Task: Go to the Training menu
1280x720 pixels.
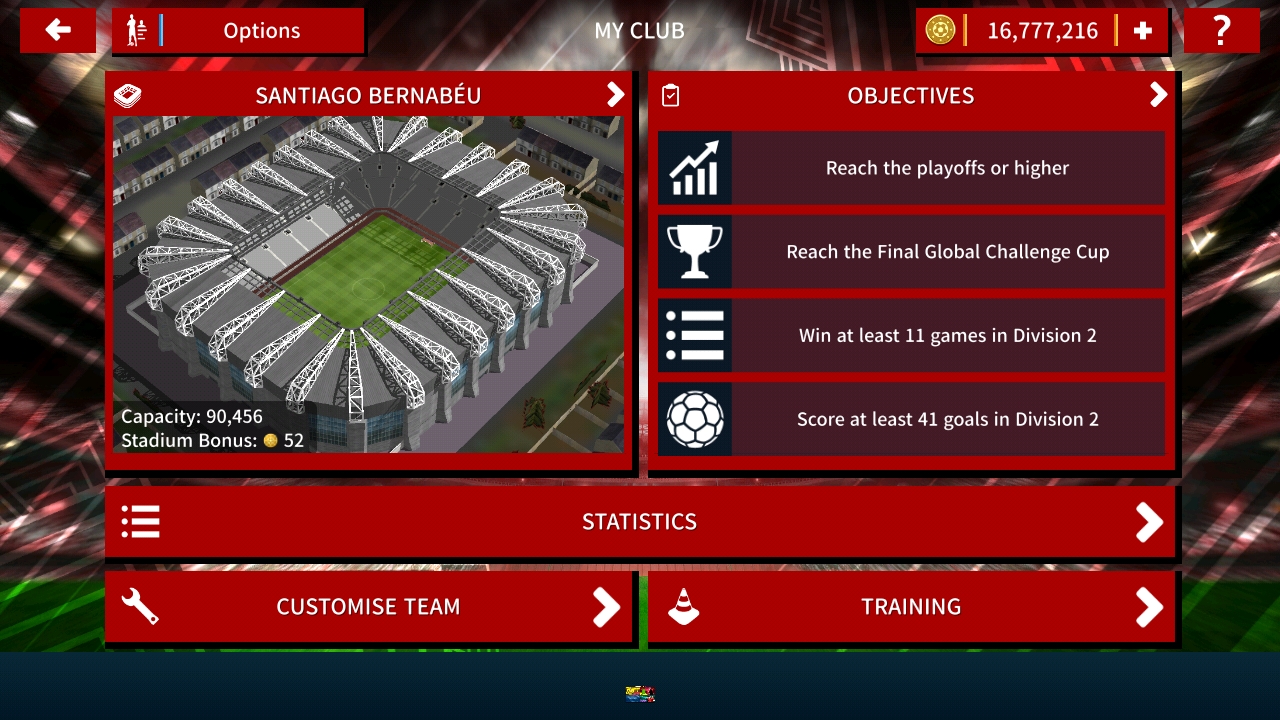Action: tap(911, 607)
